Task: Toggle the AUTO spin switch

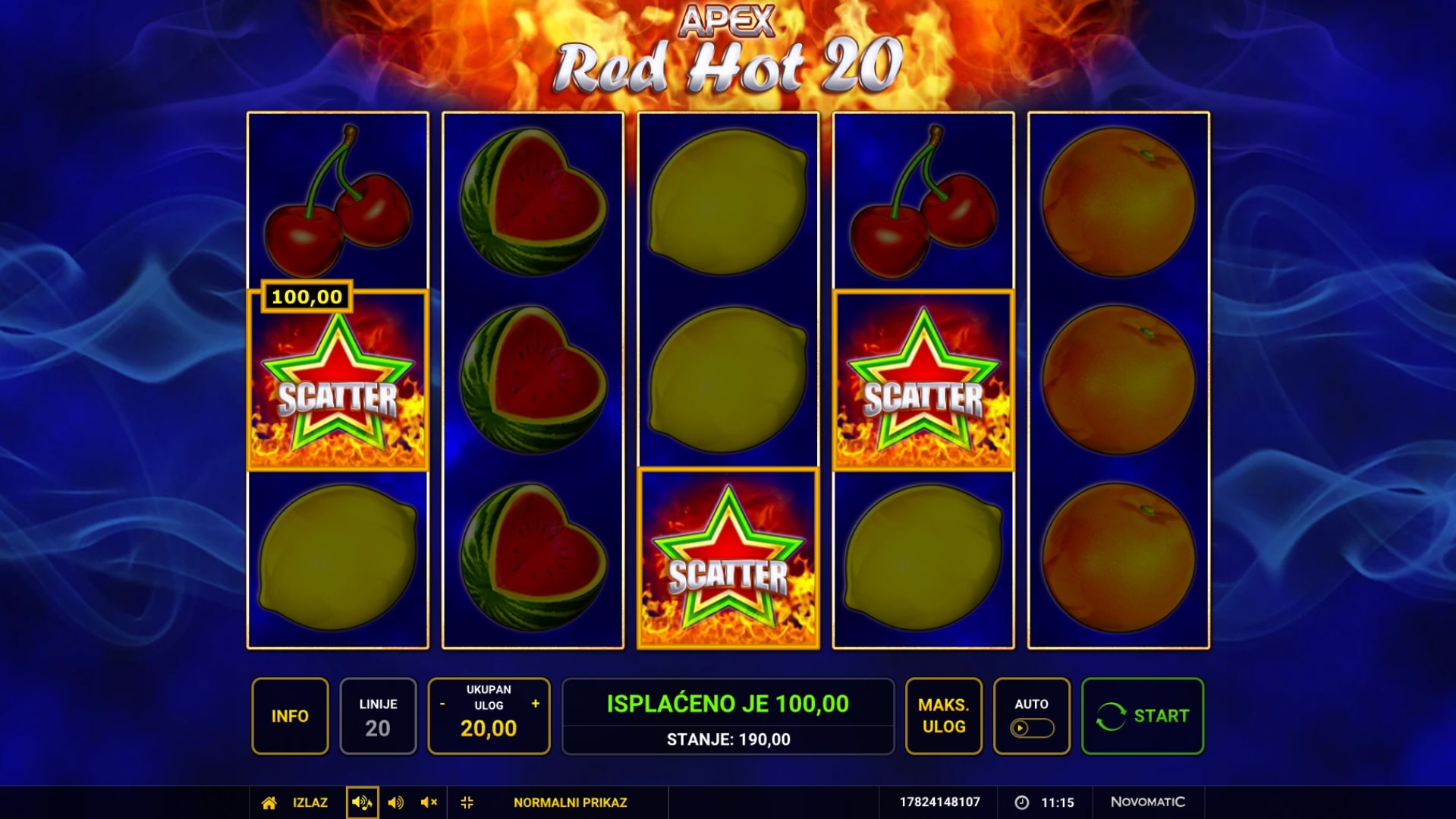Action: 1031,728
